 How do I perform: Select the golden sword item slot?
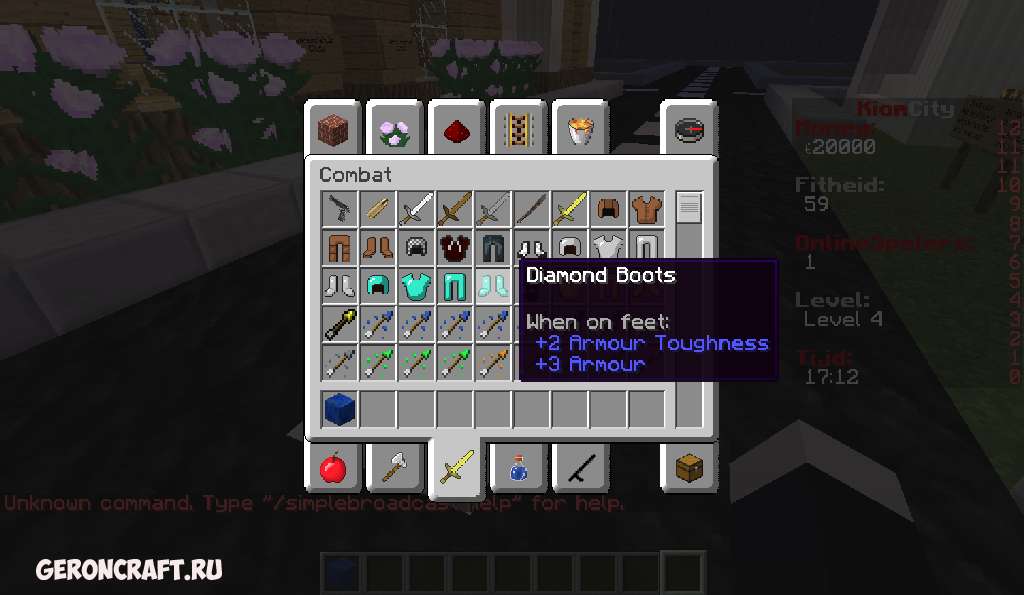click(570, 209)
